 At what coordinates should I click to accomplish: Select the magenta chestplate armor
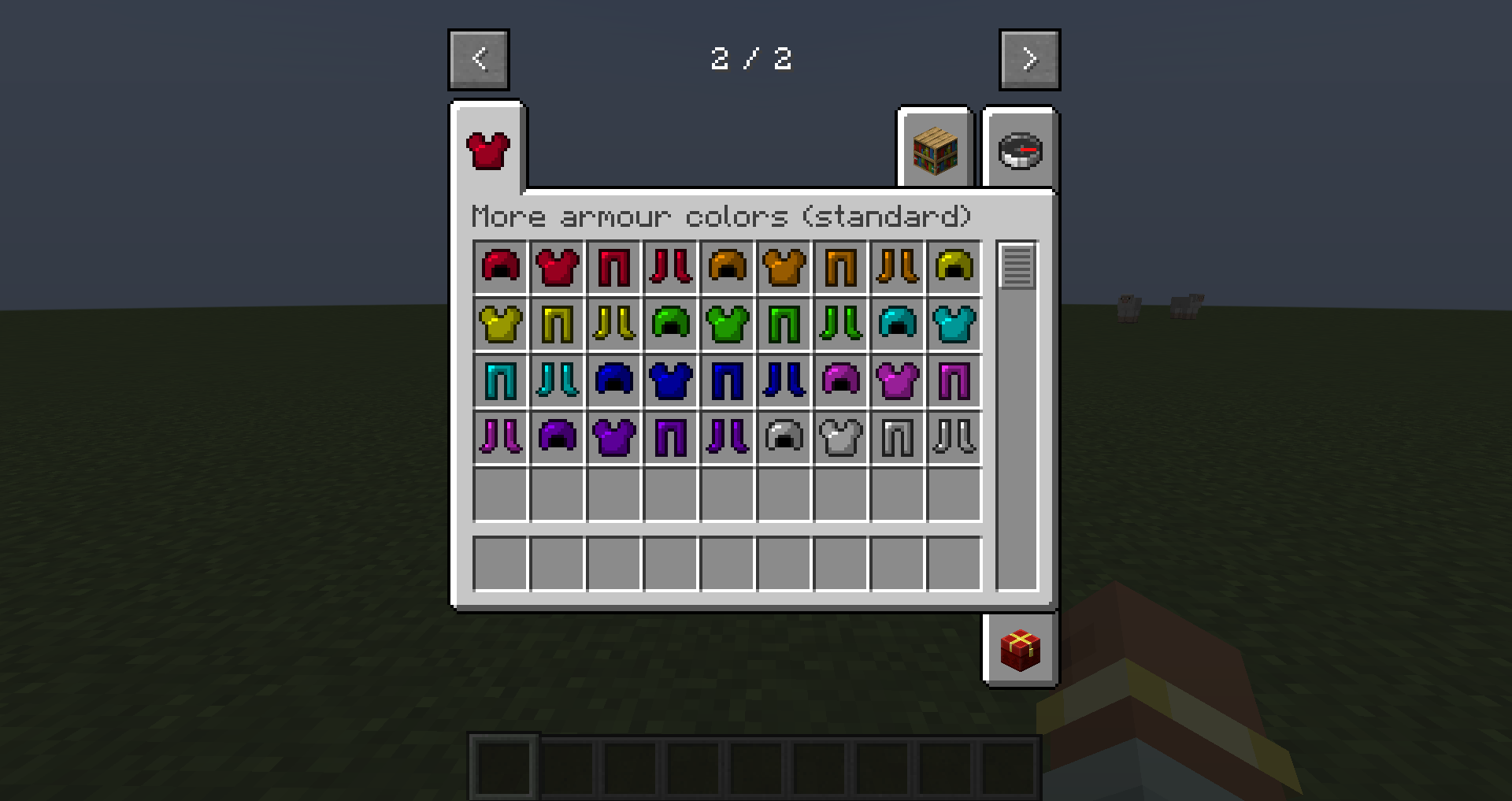click(899, 381)
